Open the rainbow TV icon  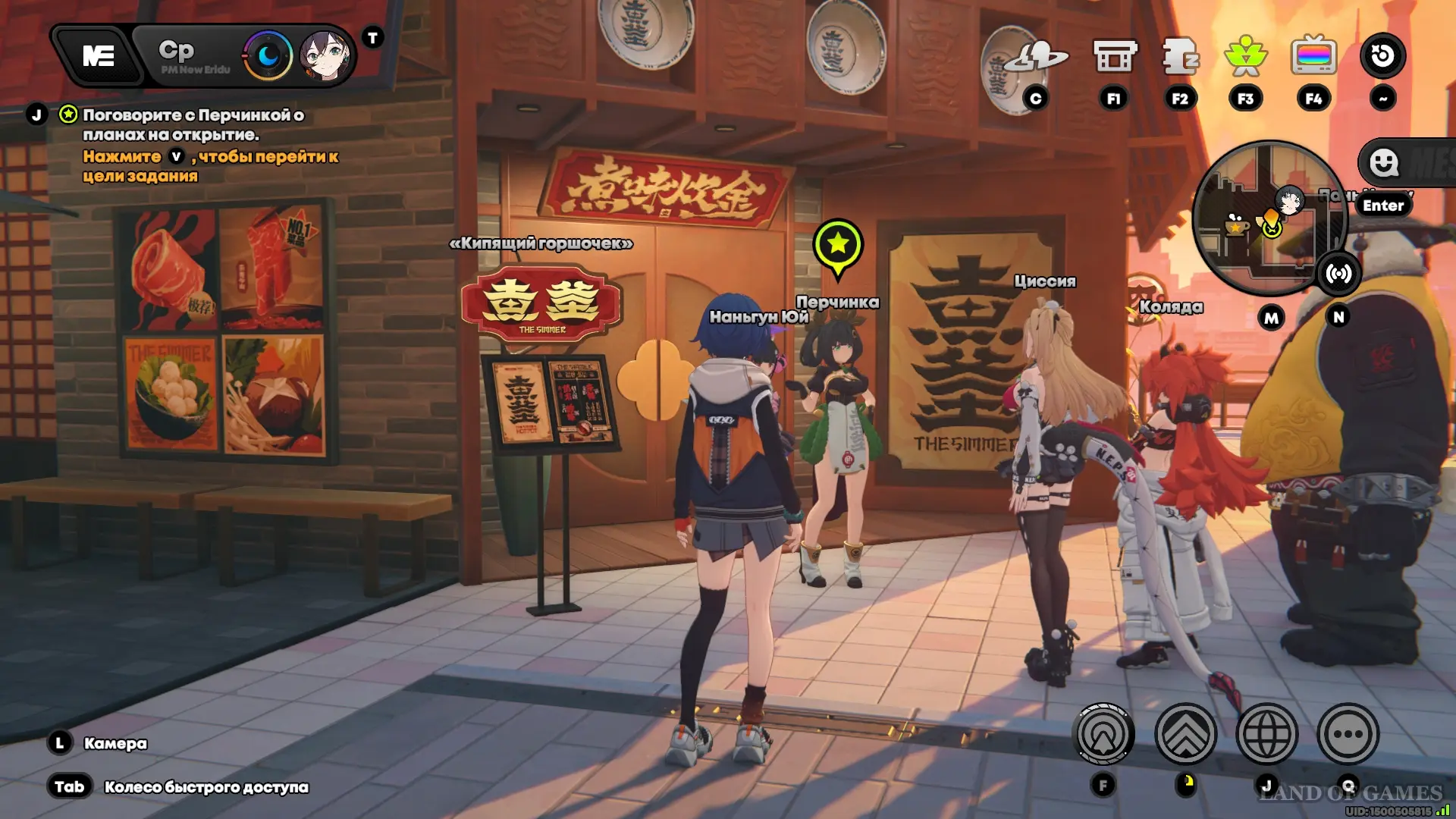(x=1313, y=57)
